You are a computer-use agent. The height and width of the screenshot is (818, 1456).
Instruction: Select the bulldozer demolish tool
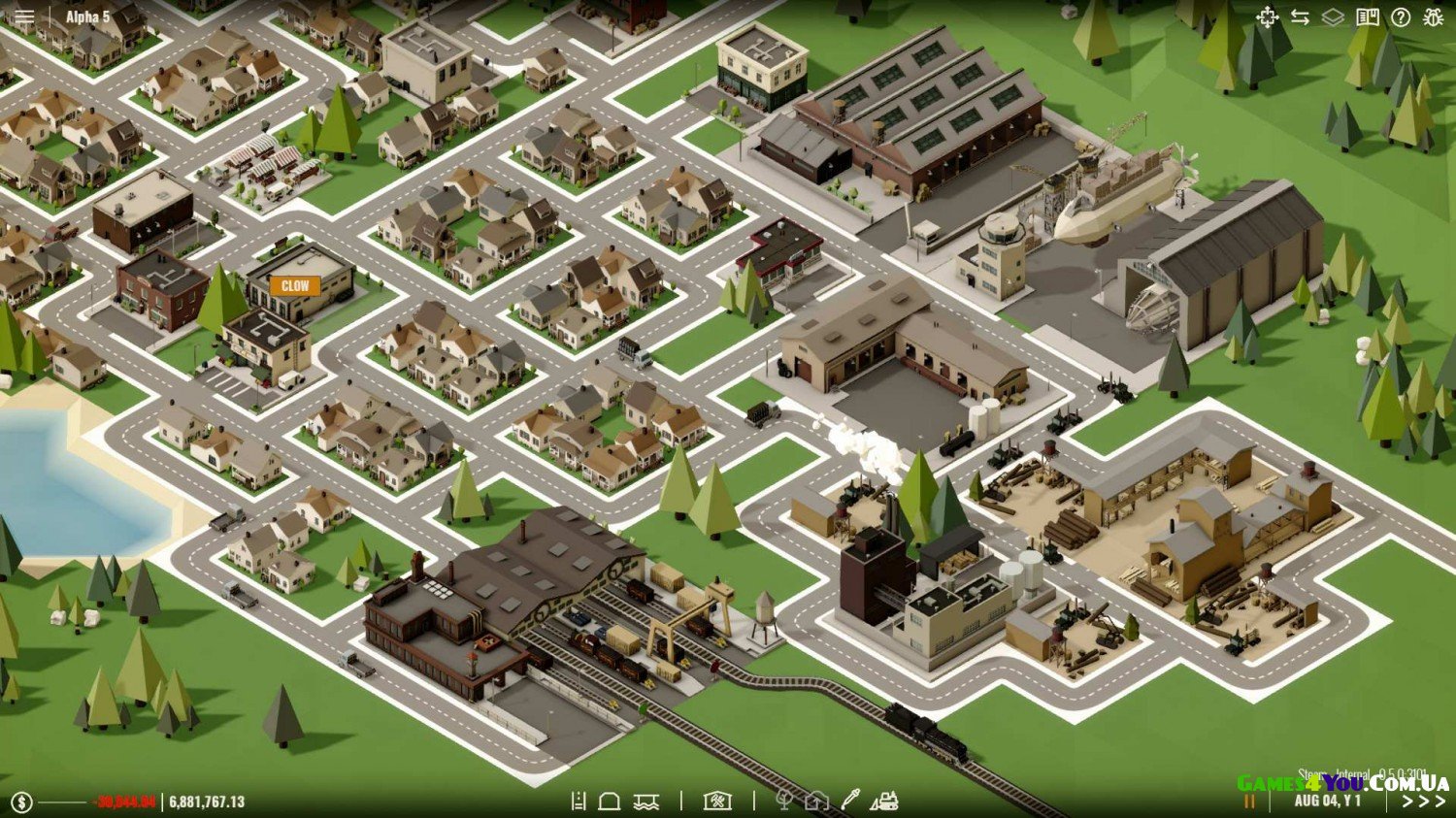point(884,801)
